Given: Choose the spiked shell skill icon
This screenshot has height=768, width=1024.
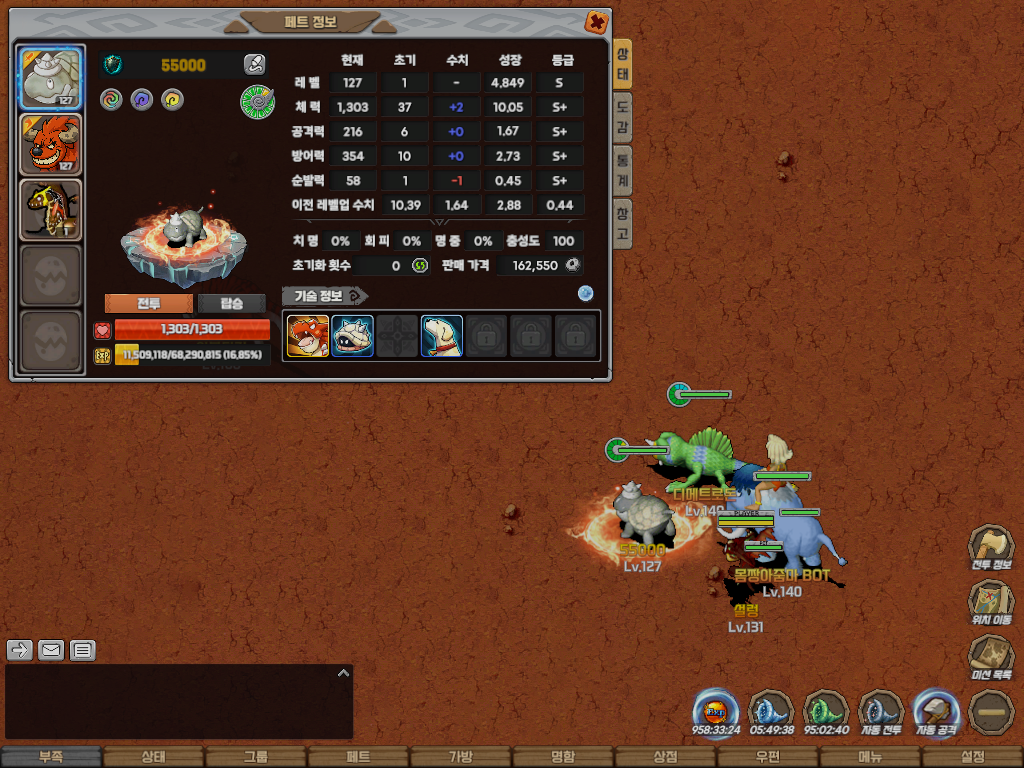Looking at the screenshot, I should point(353,336).
